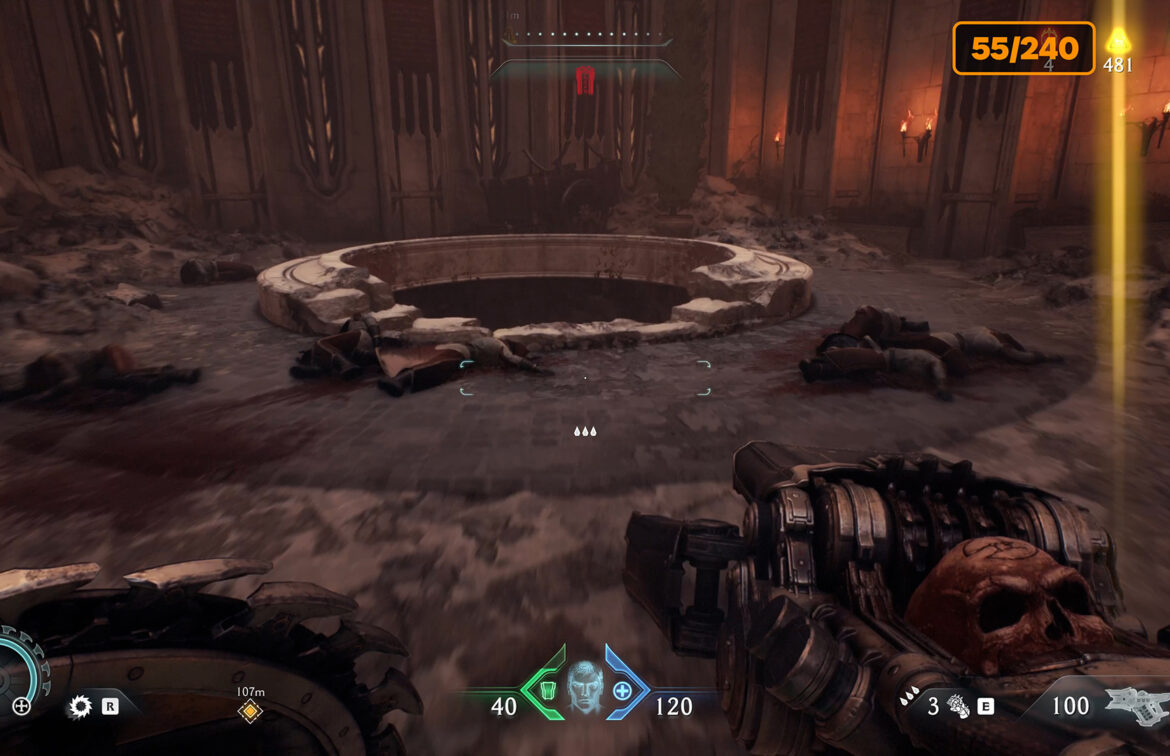
Task: Click the crosshair circle icon on the shield gauge
Action: (x=21, y=706)
